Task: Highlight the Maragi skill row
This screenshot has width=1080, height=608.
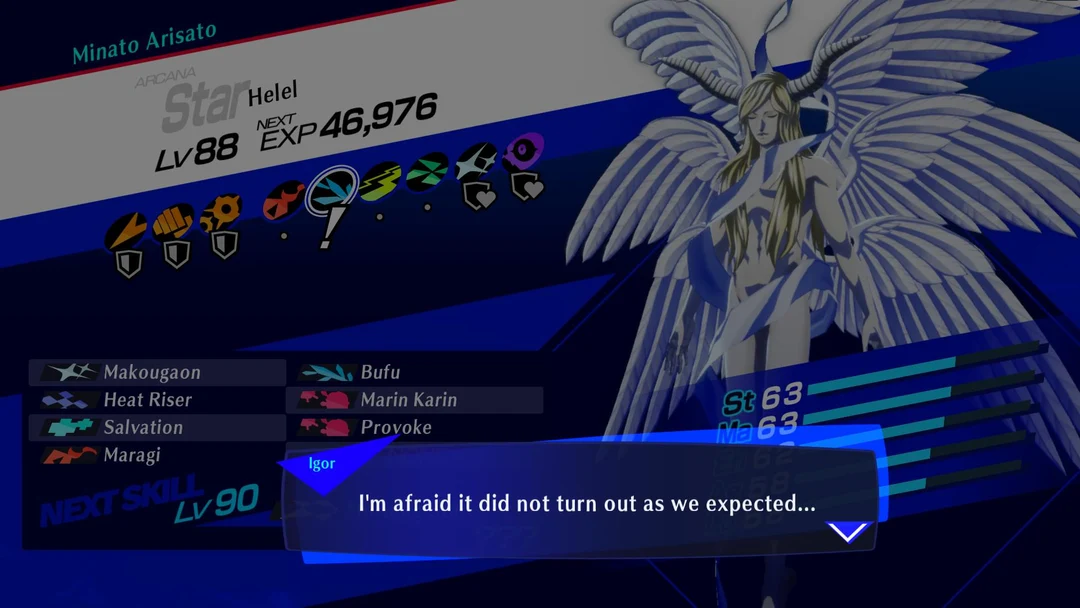Action: [132, 456]
